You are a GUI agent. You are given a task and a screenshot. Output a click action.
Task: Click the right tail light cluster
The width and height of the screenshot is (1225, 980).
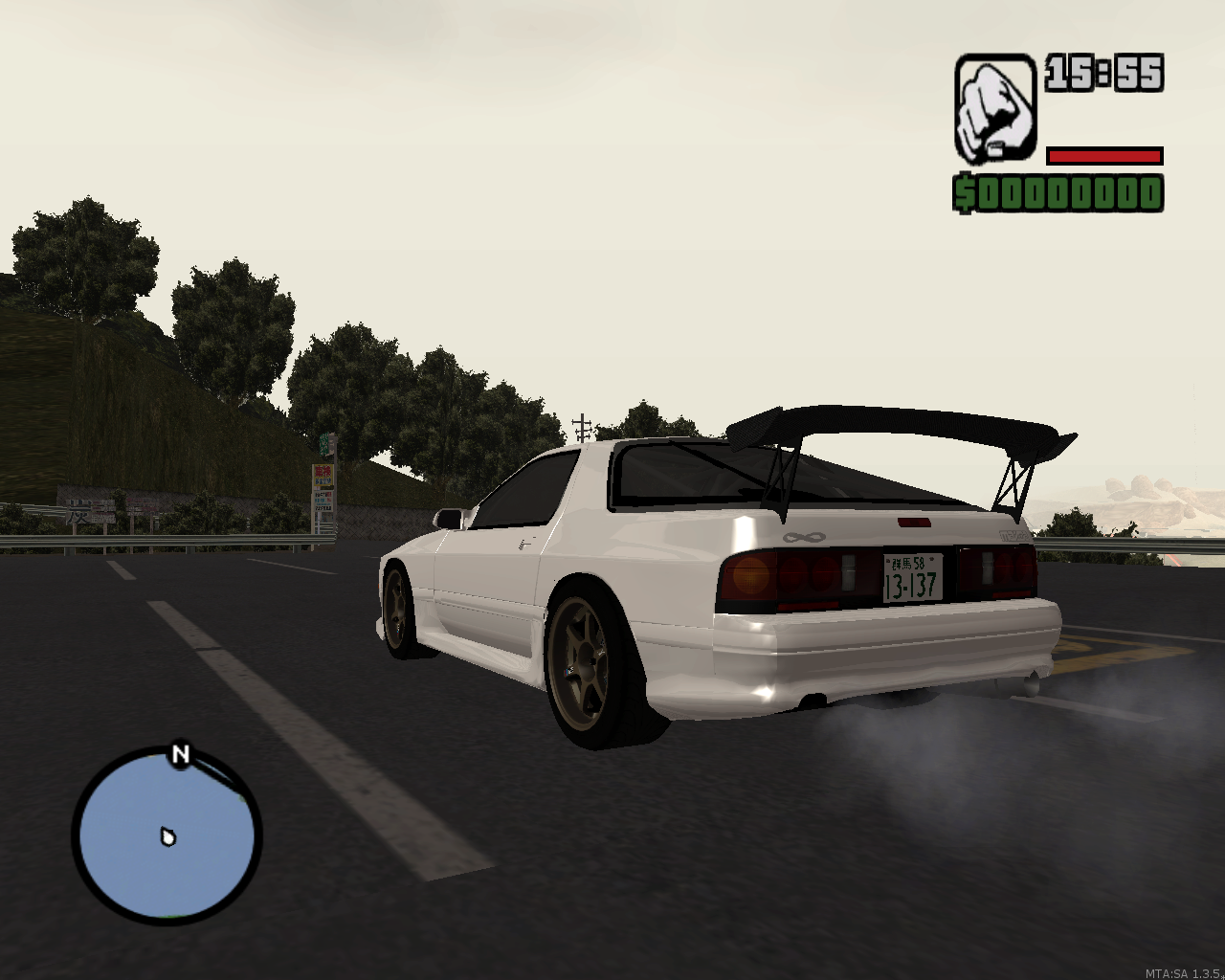995,569
